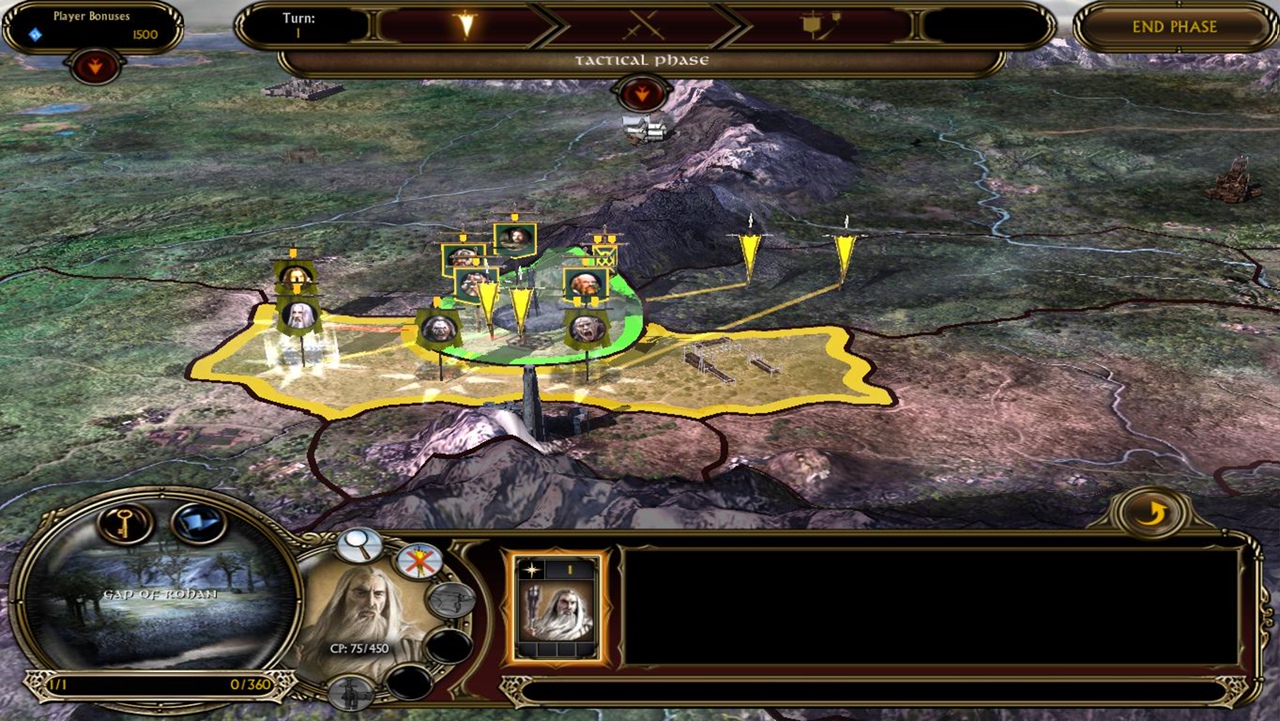Click the curved undo arrow button

pyautogui.click(x=1154, y=513)
